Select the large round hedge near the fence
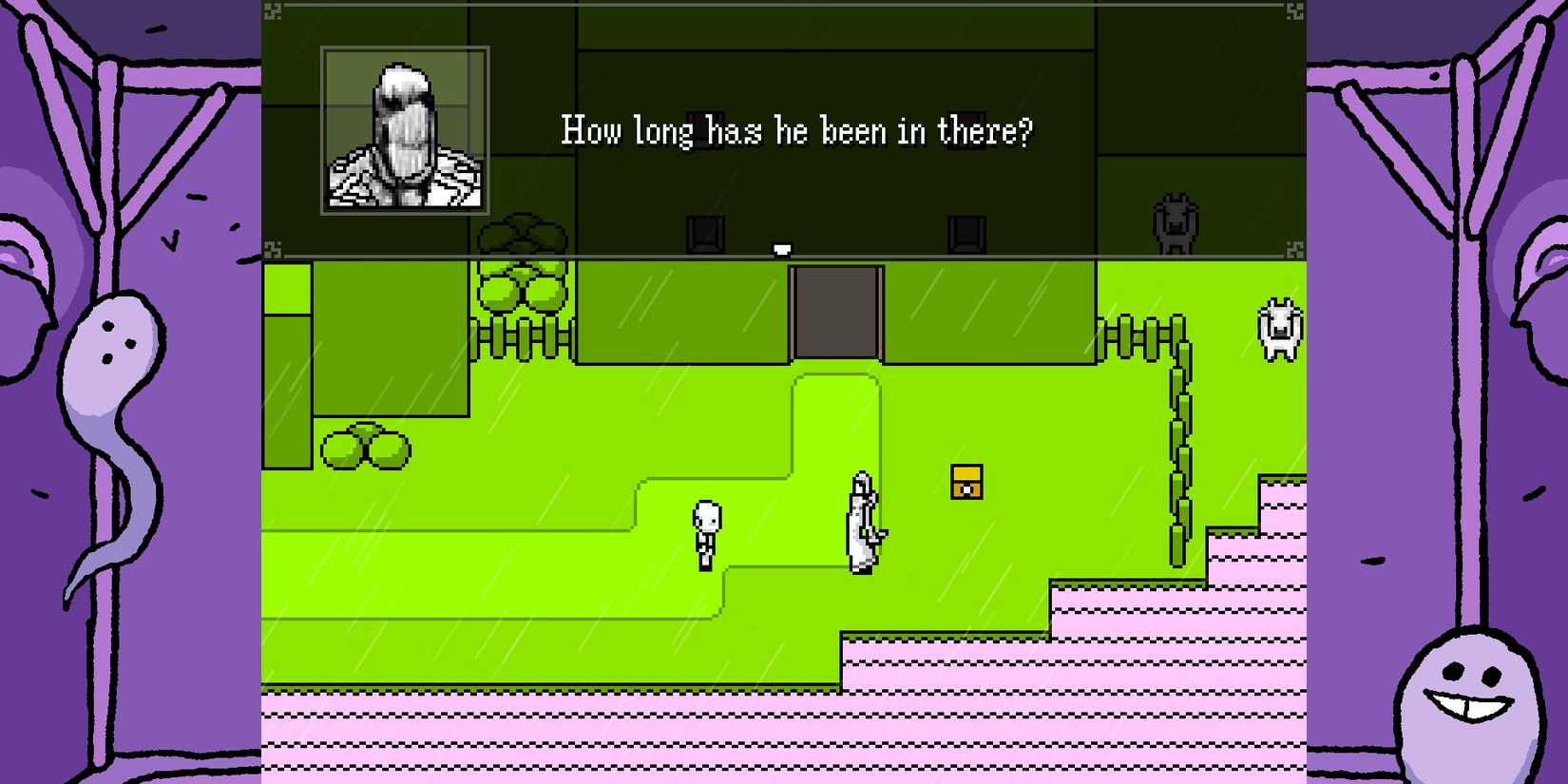 click(x=521, y=285)
